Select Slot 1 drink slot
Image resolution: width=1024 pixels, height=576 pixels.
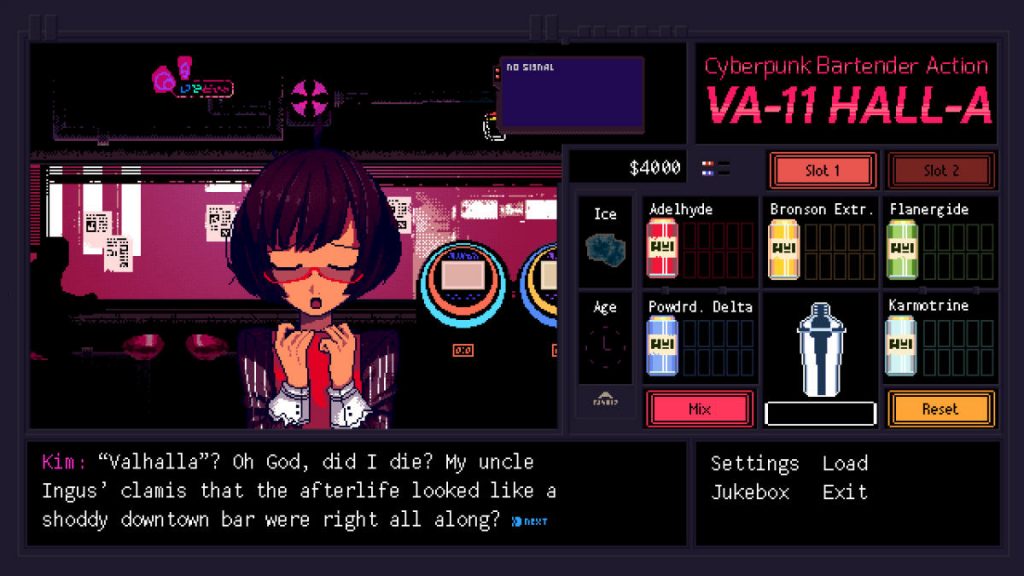822,170
